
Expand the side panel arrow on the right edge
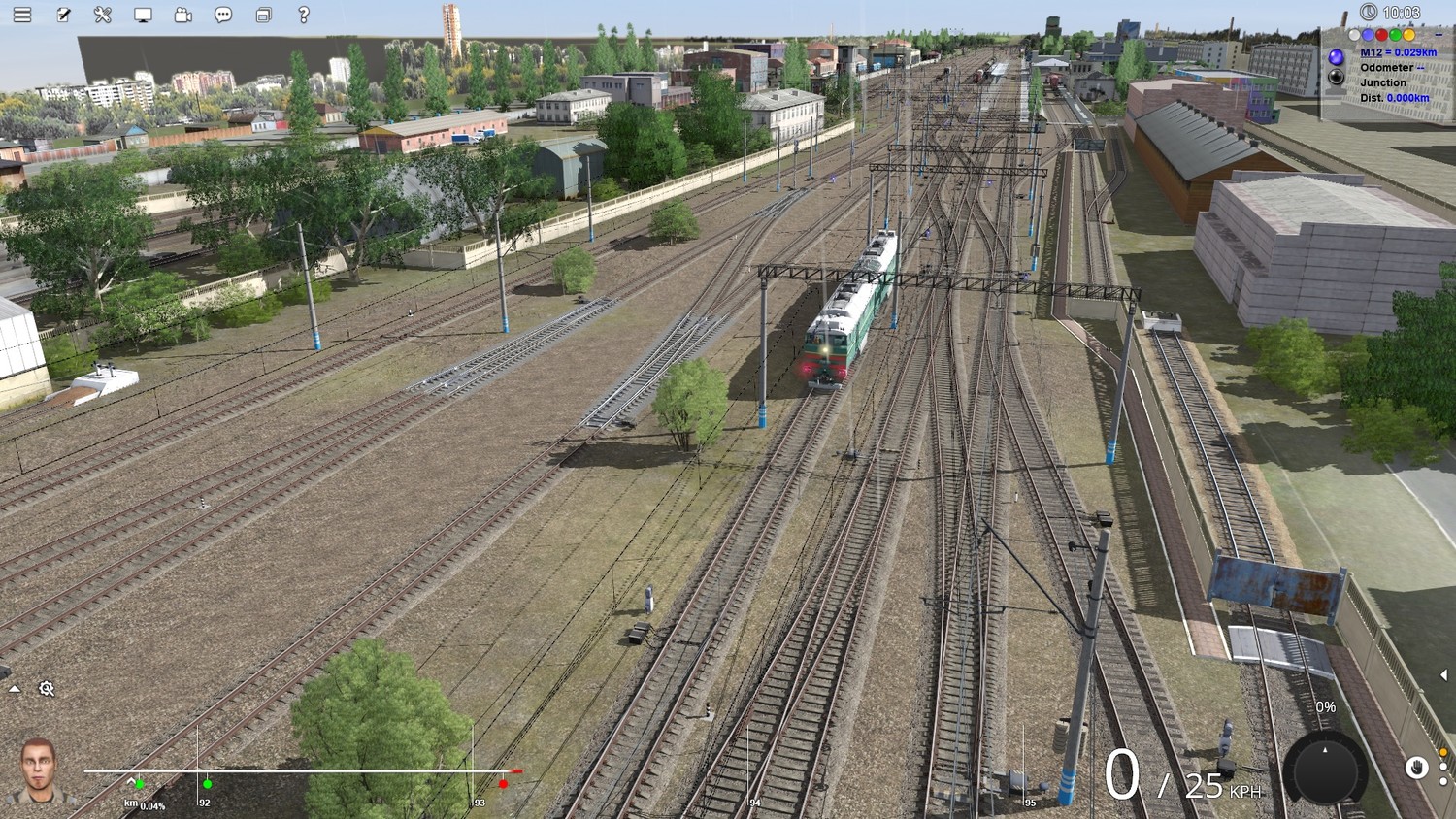1443,674
